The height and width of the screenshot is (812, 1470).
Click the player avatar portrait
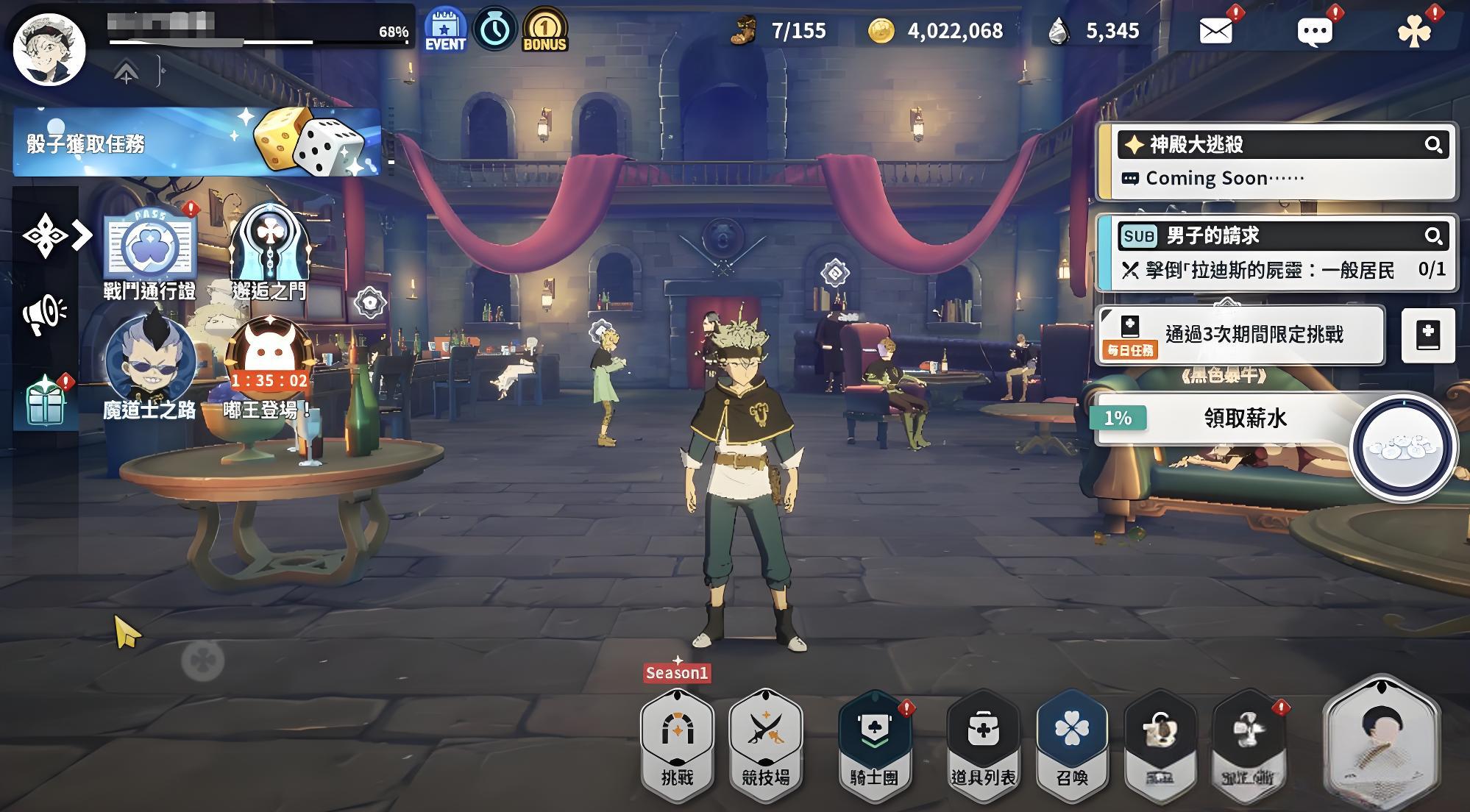point(50,49)
